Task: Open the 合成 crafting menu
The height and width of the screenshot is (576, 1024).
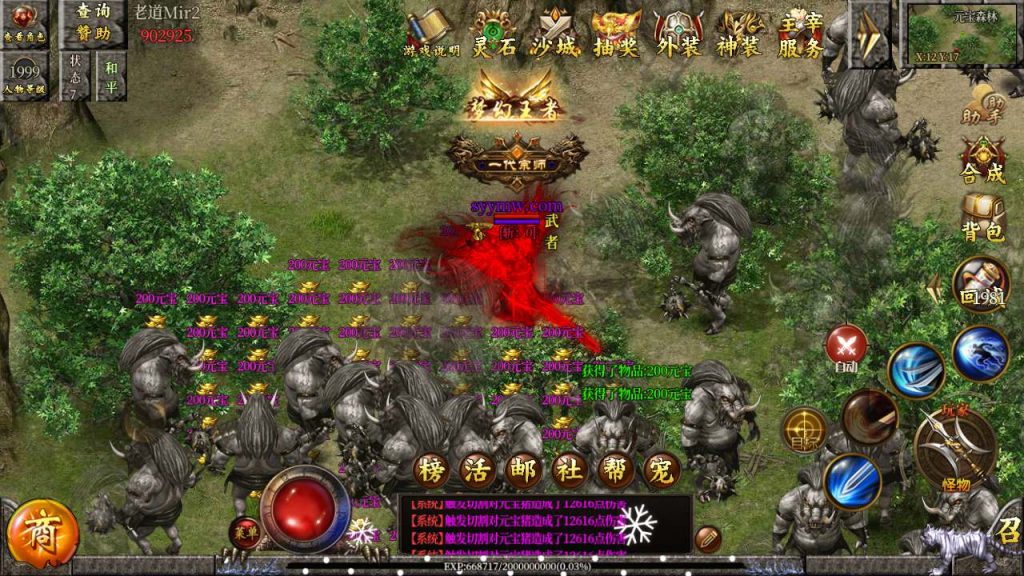Action: click(x=982, y=160)
